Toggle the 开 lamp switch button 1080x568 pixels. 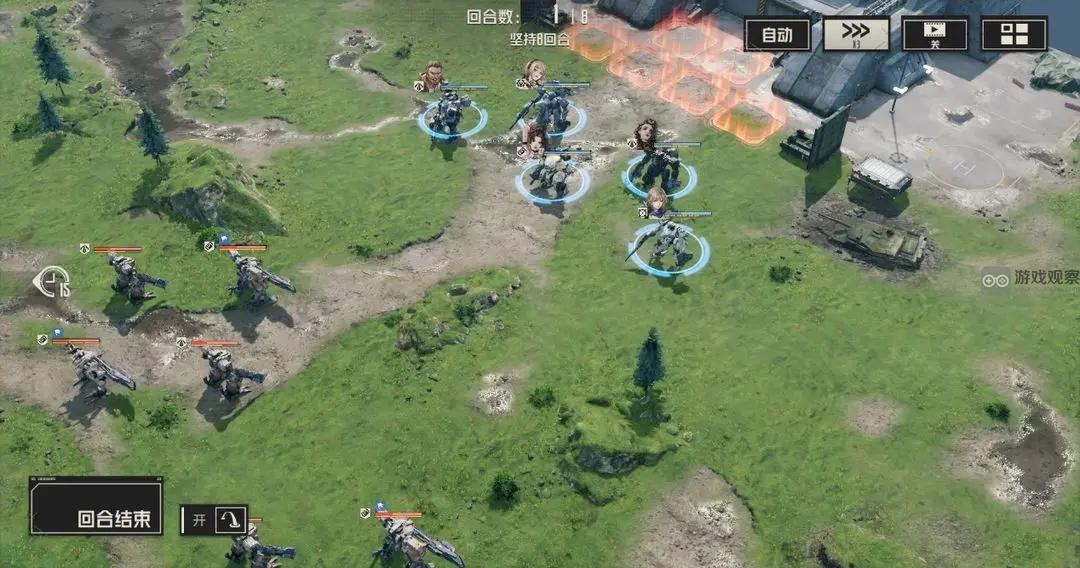214,520
